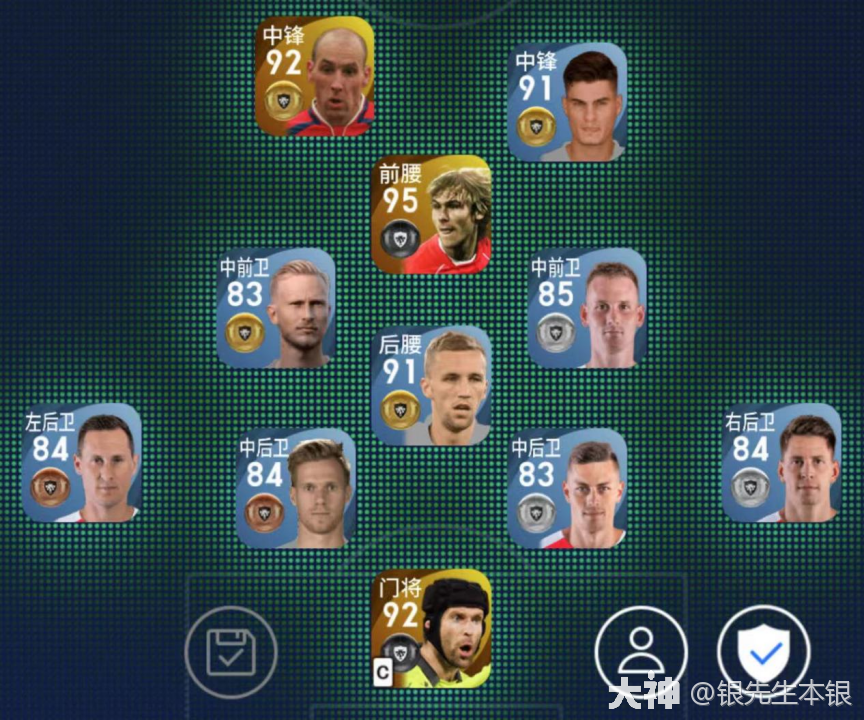The width and height of the screenshot is (864, 720).
Task: Click the save-formation clipboard icon
Action: tap(231, 653)
